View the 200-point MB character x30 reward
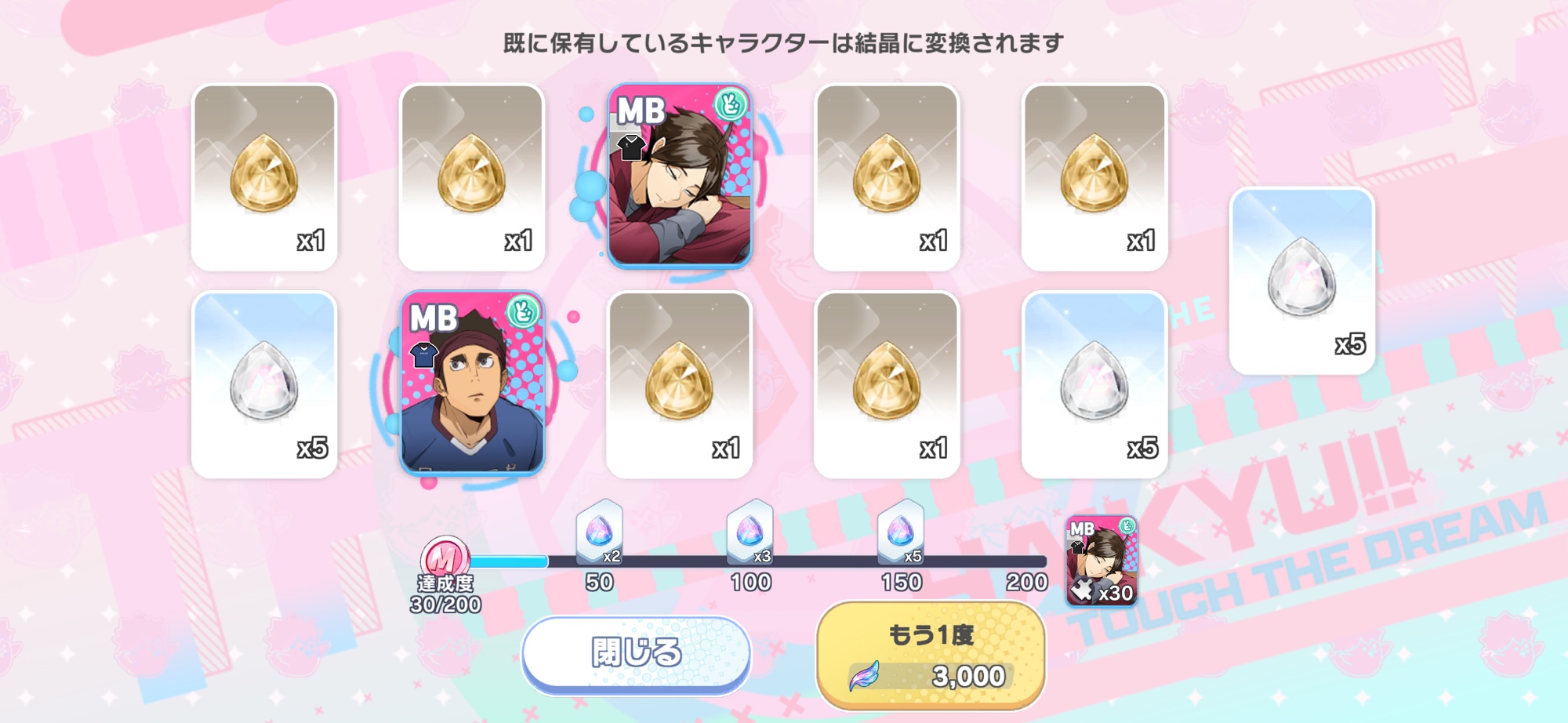1568x723 pixels. click(1102, 560)
